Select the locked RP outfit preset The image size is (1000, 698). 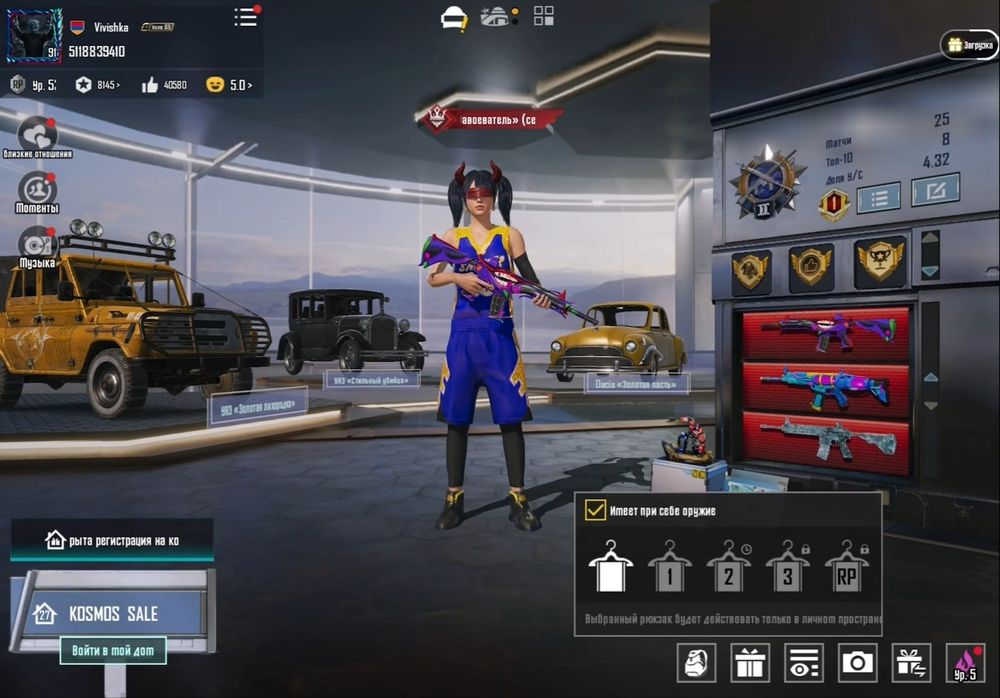[846, 568]
